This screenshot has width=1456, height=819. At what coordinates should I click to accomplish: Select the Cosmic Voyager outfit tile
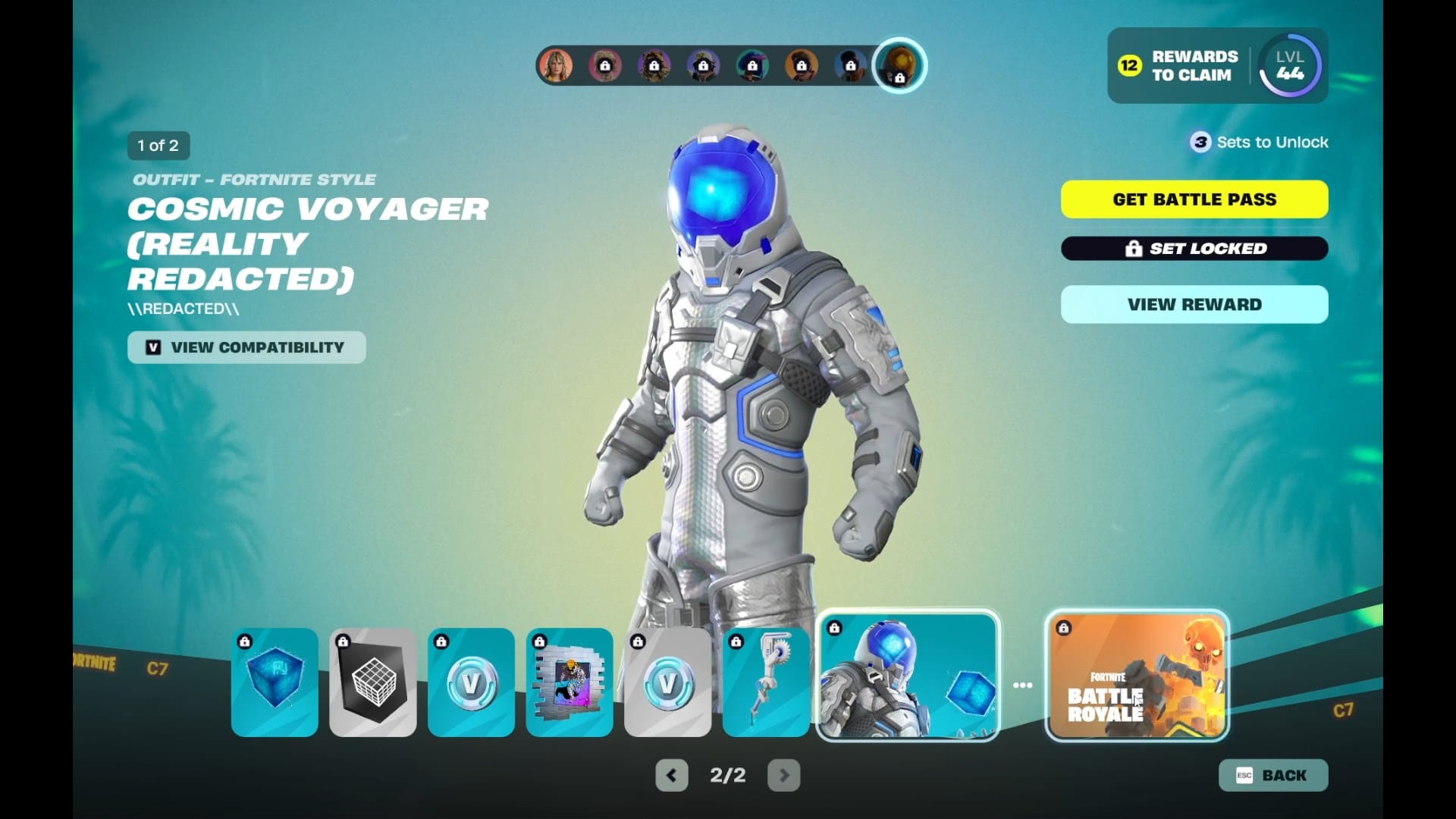point(908,676)
